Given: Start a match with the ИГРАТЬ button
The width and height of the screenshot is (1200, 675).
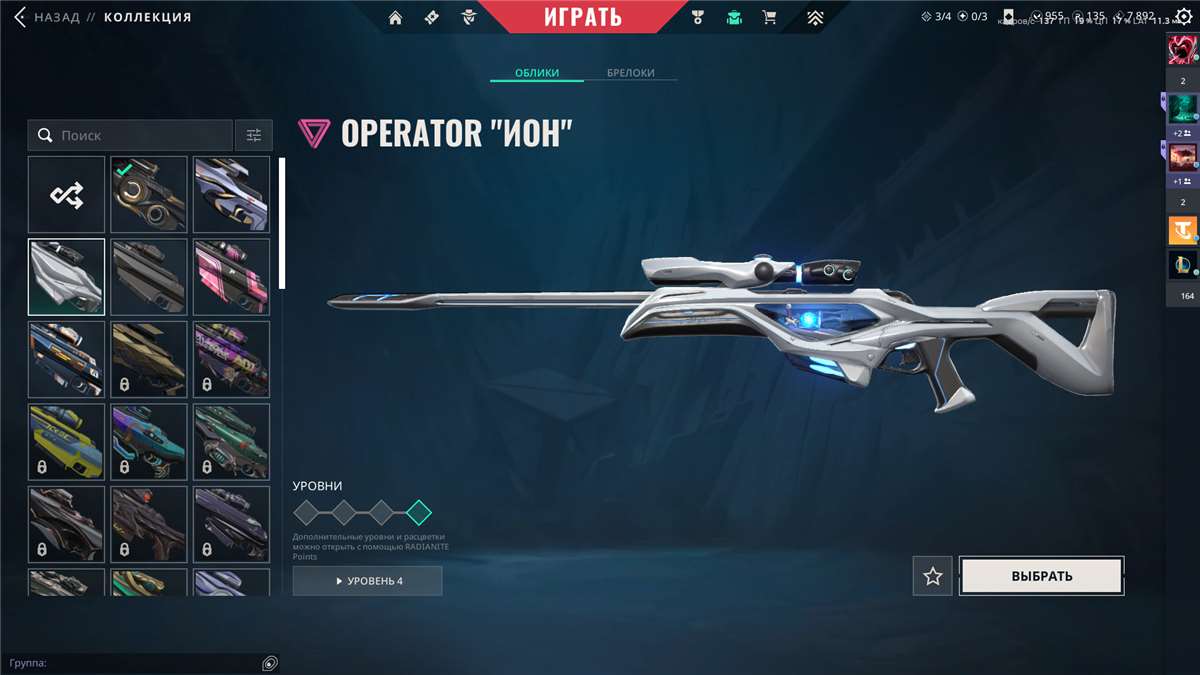Looking at the screenshot, I should tap(583, 17).
